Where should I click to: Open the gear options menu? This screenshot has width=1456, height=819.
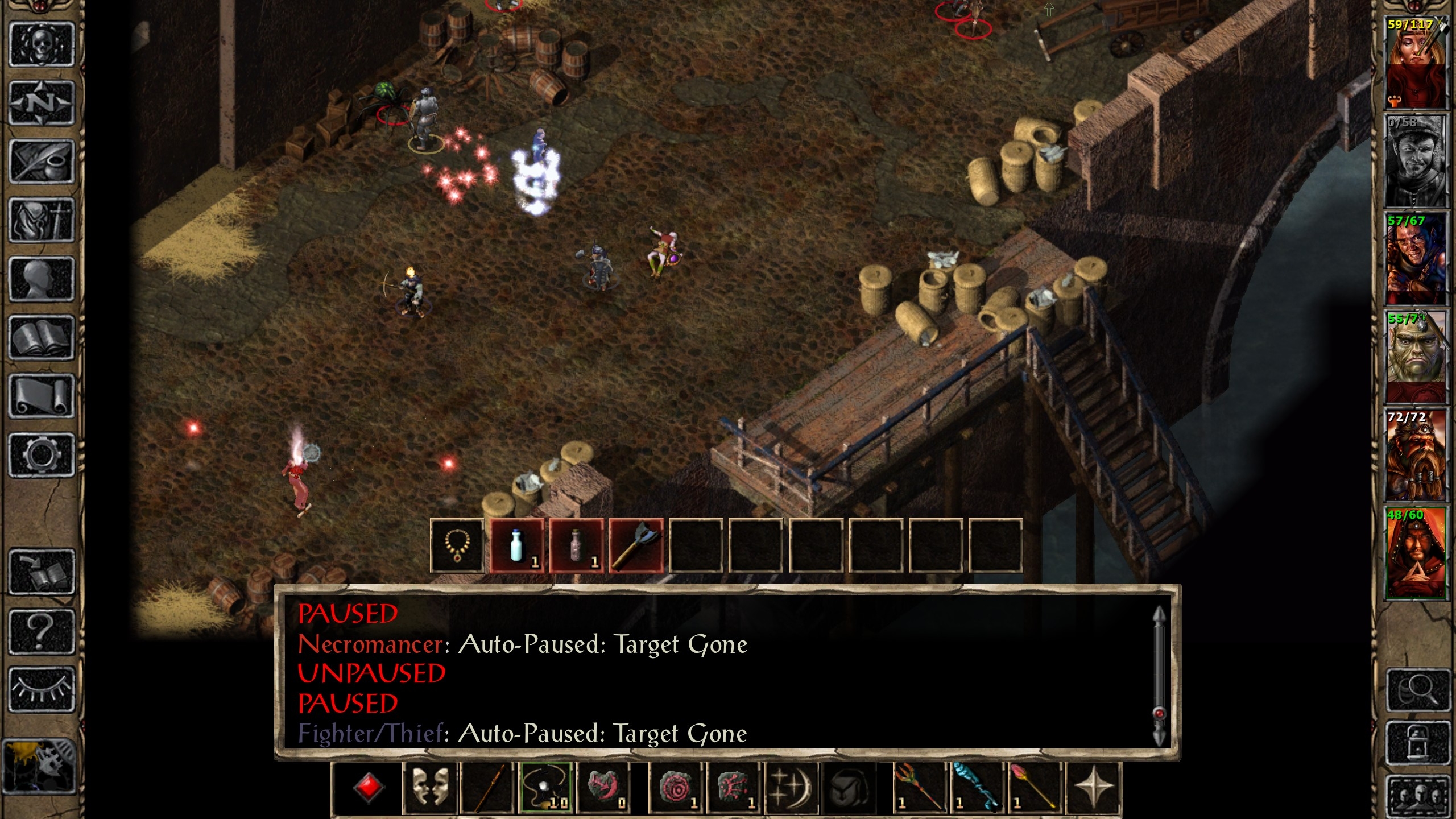coord(42,455)
